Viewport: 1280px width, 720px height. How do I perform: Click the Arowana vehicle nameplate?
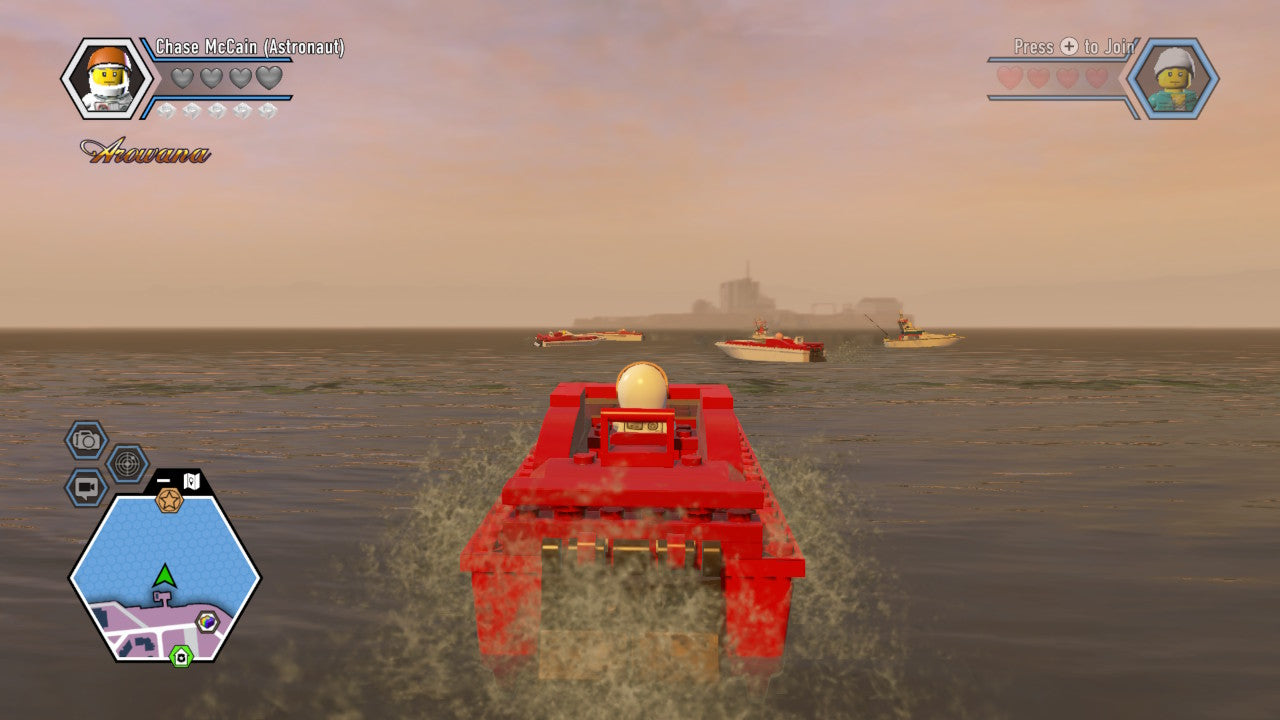coord(145,150)
